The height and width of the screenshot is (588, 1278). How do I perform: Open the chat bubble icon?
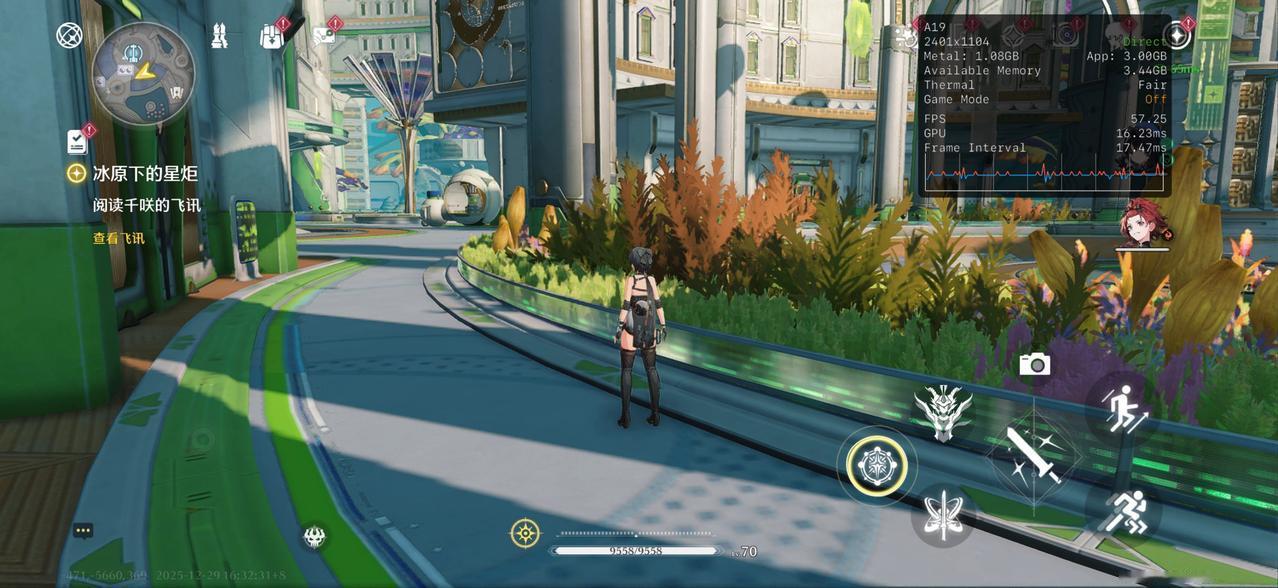coord(83,530)
